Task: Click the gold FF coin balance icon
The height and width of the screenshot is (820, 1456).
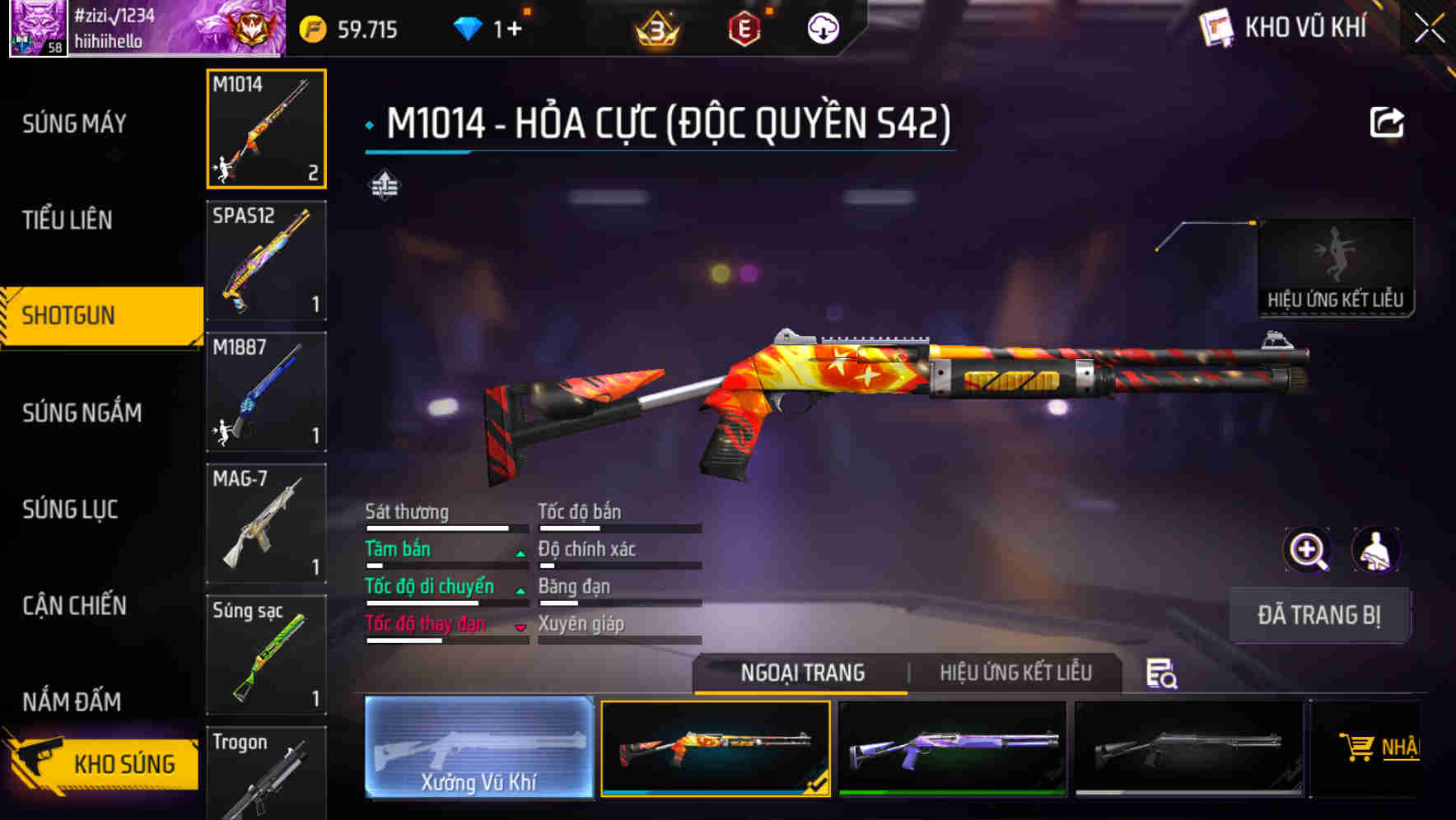Action: coord(311,30)
